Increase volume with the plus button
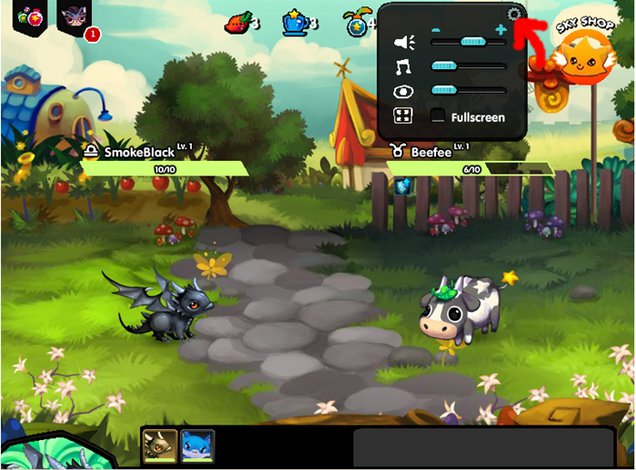This screenshot has height=470, width=636. (x=500, y=29)
